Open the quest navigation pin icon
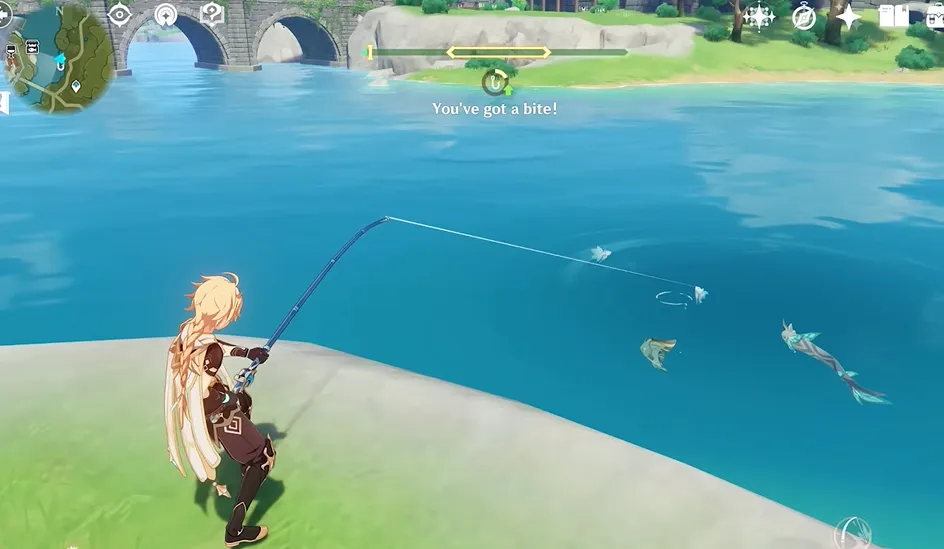 (x=166, y=15)
